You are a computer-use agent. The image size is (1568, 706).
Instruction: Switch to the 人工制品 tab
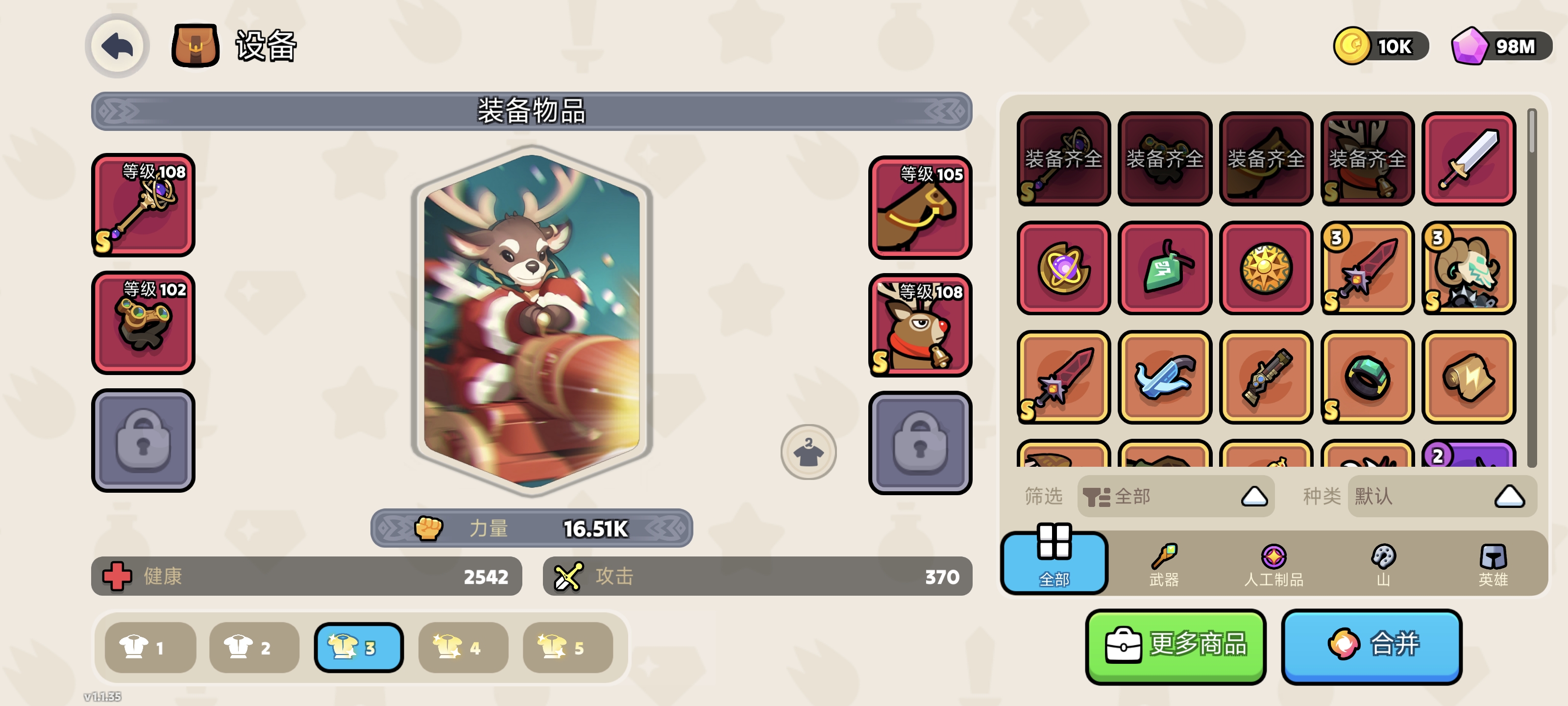[1274, 564]
